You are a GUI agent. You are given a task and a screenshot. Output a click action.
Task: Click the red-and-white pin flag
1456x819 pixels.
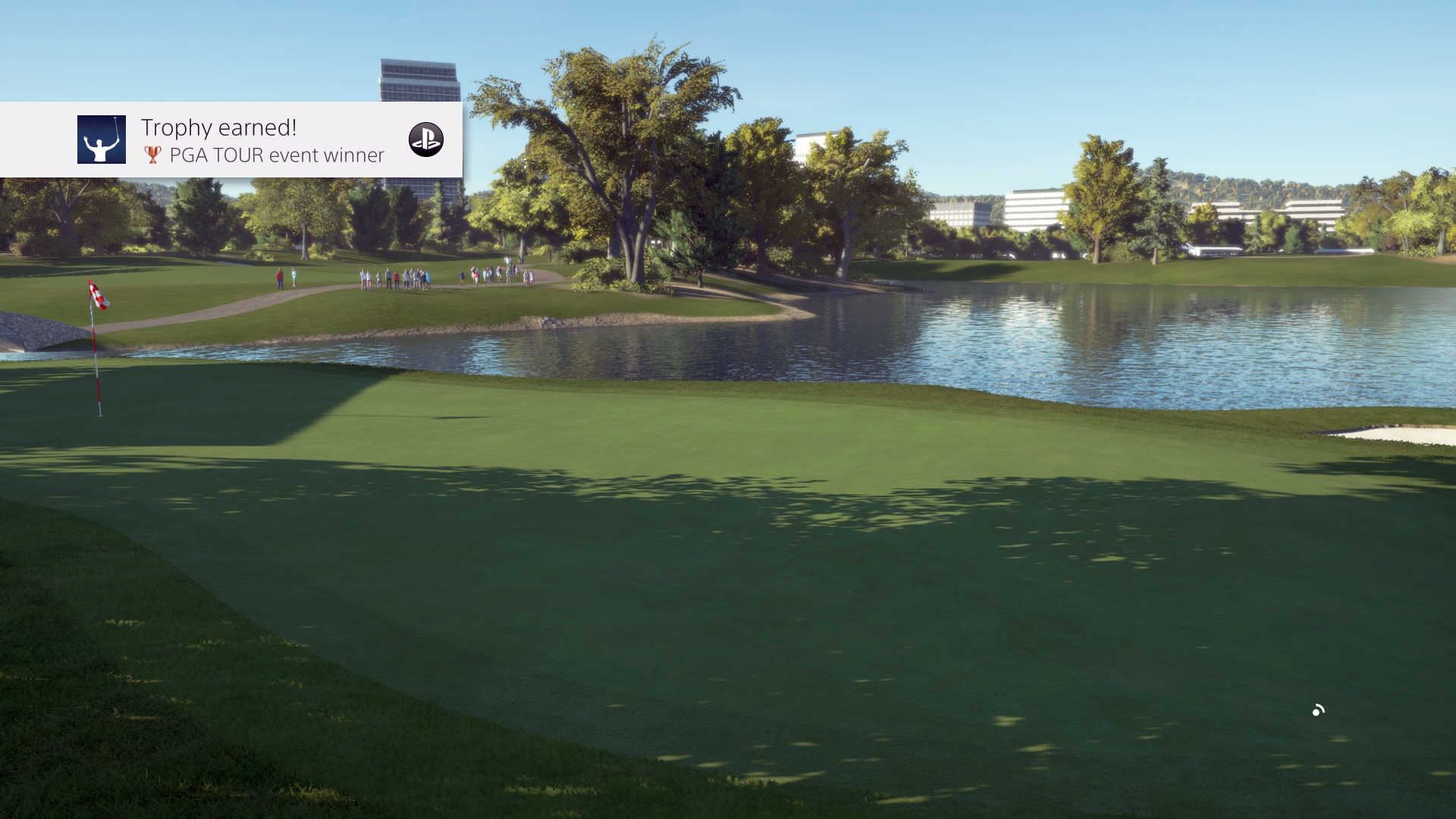pyautogui.click(x=99, y=296)
